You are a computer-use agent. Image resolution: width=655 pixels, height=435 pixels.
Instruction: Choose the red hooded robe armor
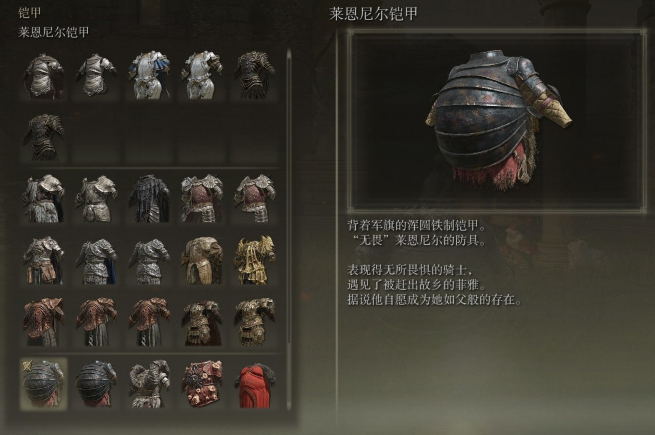[254, 383]
